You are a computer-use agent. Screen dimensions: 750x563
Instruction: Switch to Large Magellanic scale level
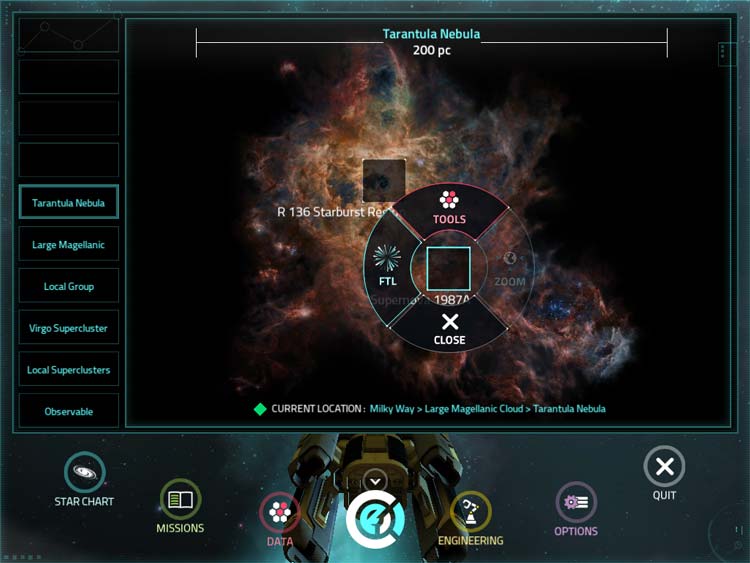point(69,245)
